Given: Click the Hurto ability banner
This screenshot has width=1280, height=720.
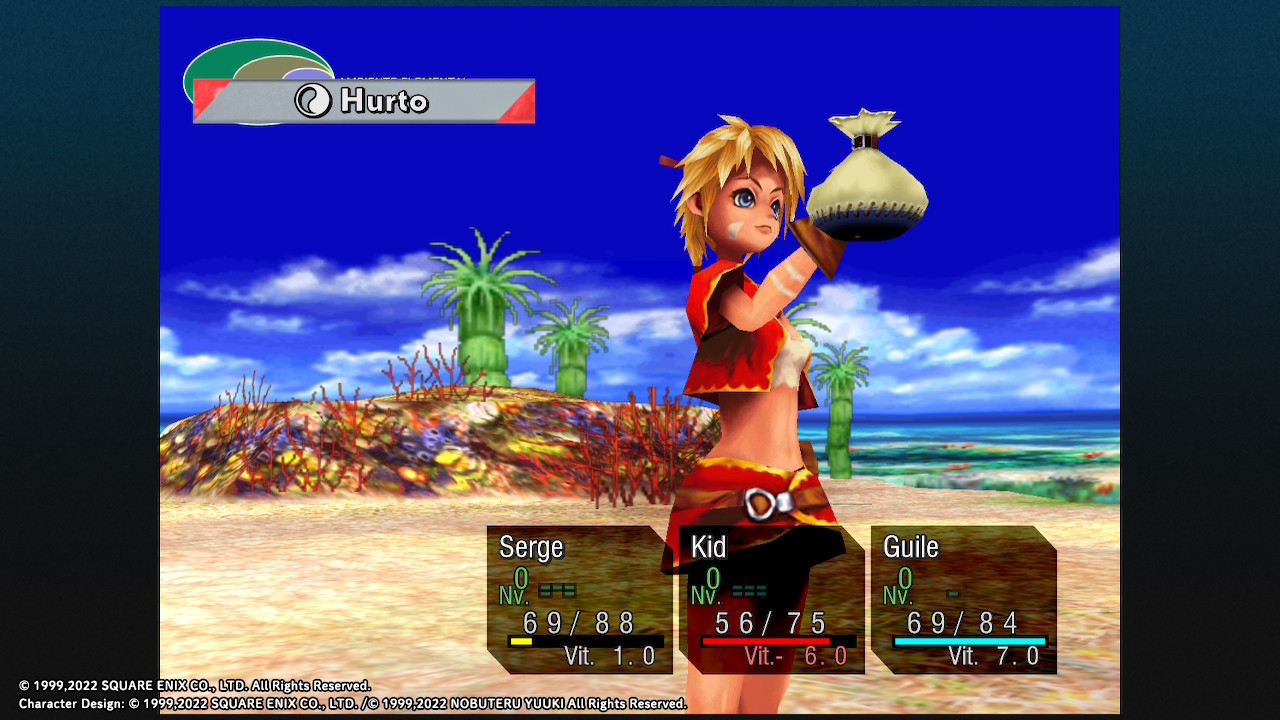Looking at the screenshot, I should coord(364,101).
